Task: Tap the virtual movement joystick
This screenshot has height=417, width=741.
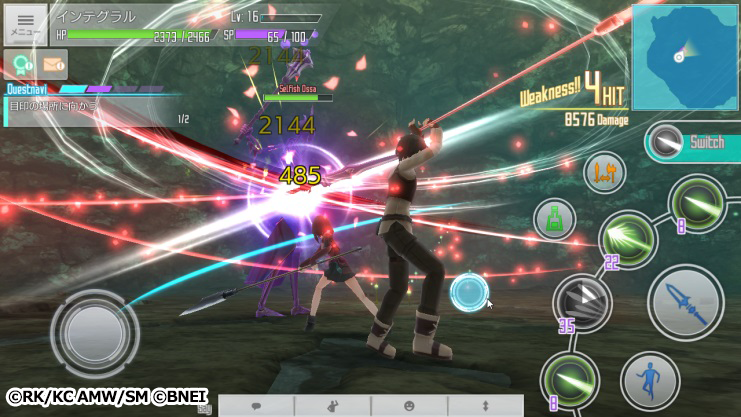Action: (94, 330)
